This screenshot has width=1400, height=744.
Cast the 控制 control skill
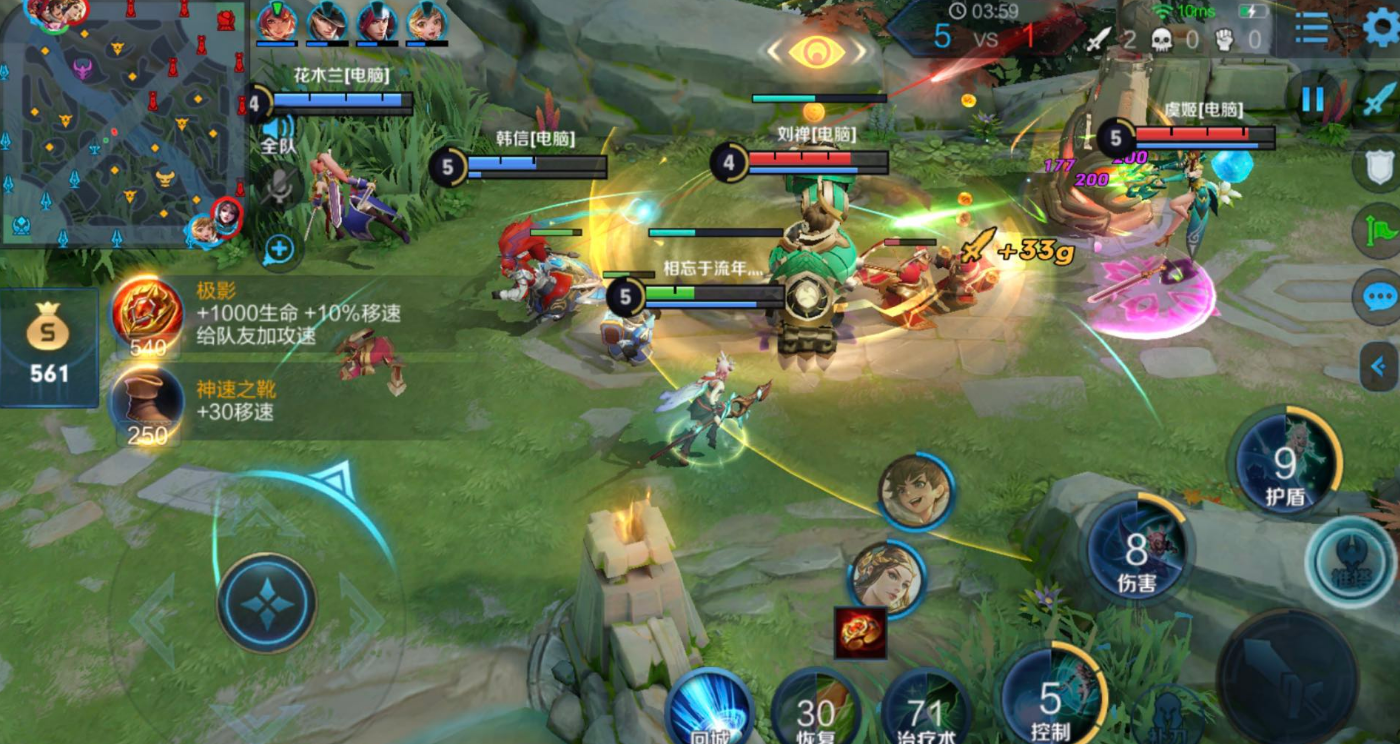[1051, 695]
